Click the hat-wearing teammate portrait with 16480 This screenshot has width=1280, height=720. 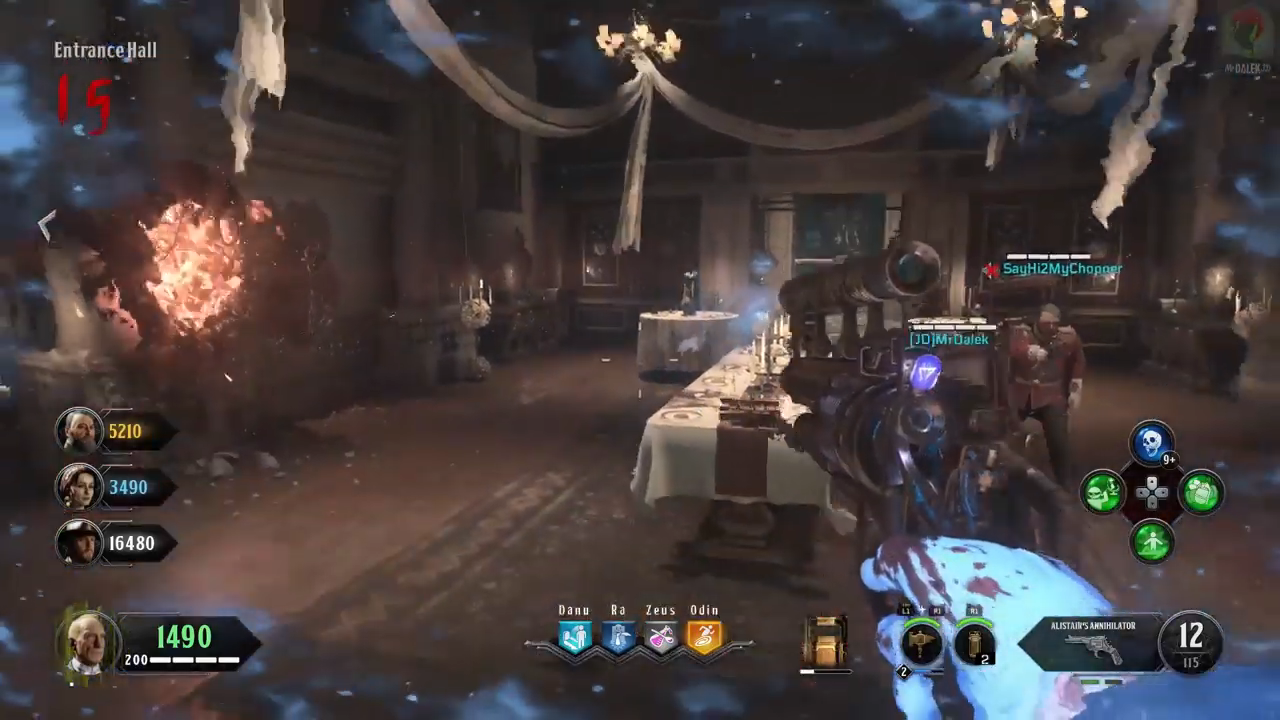tap(78, 543)
